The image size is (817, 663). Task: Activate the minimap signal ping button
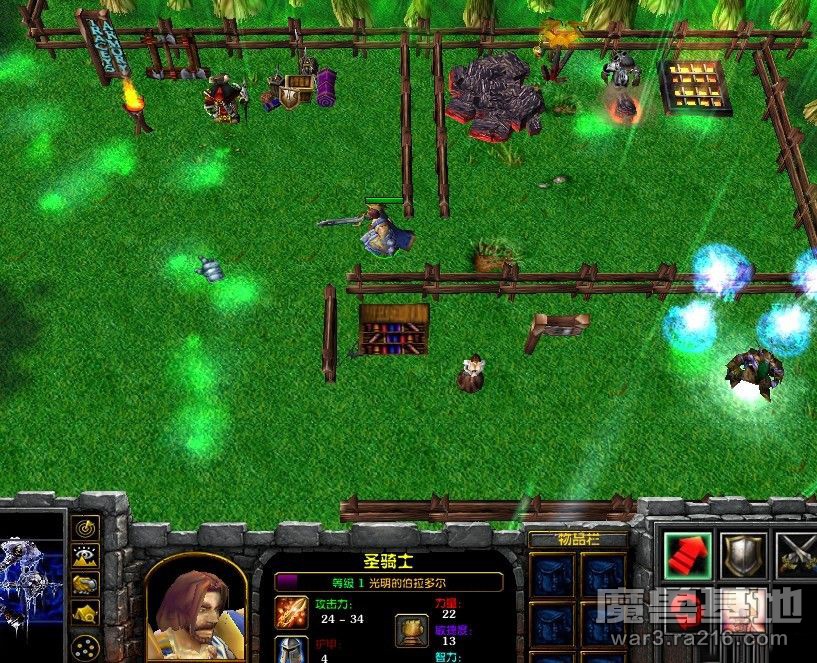point(86,526)
